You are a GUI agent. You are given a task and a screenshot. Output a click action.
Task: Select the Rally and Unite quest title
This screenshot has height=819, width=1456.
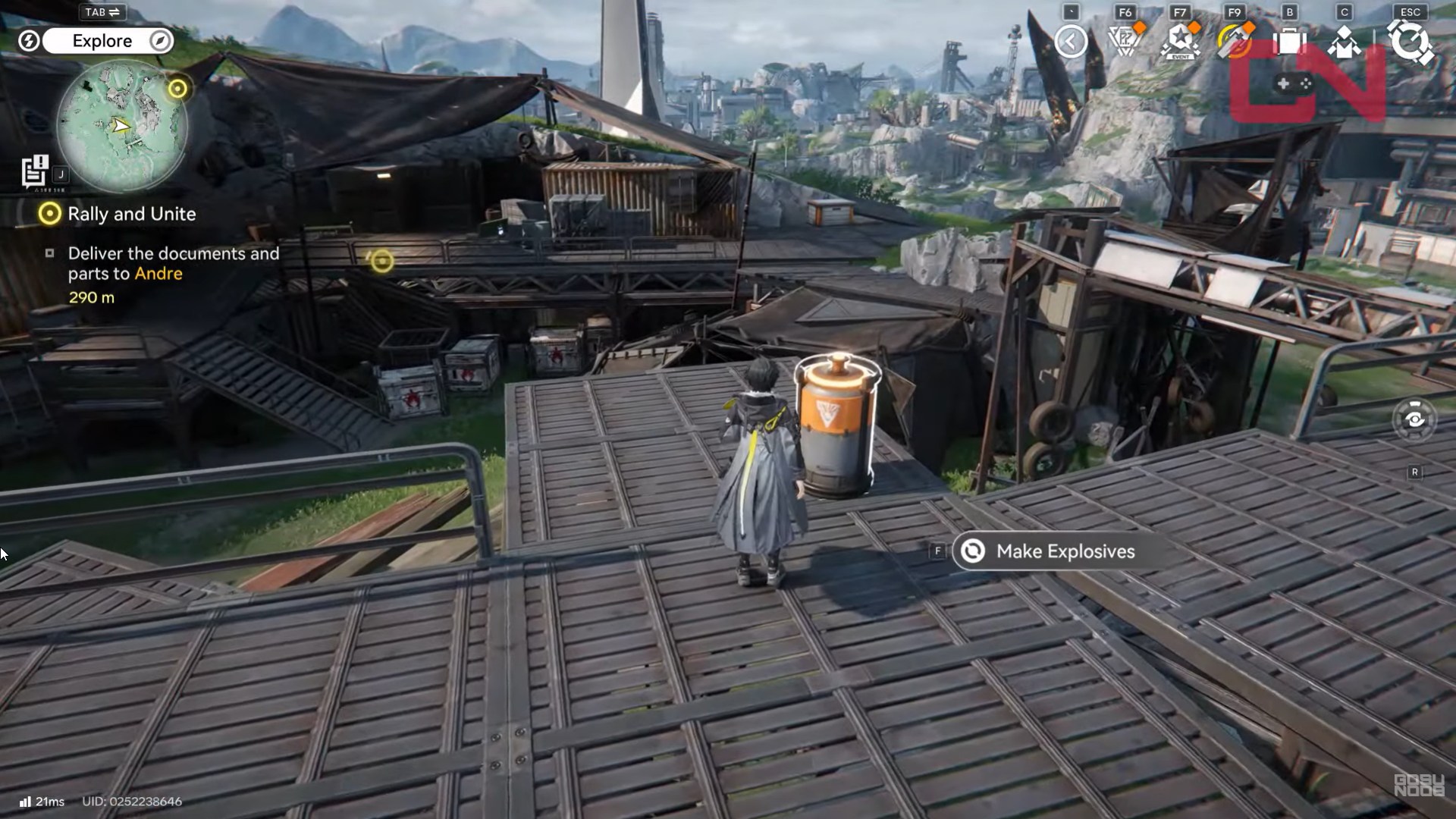(x=133, y=214)
